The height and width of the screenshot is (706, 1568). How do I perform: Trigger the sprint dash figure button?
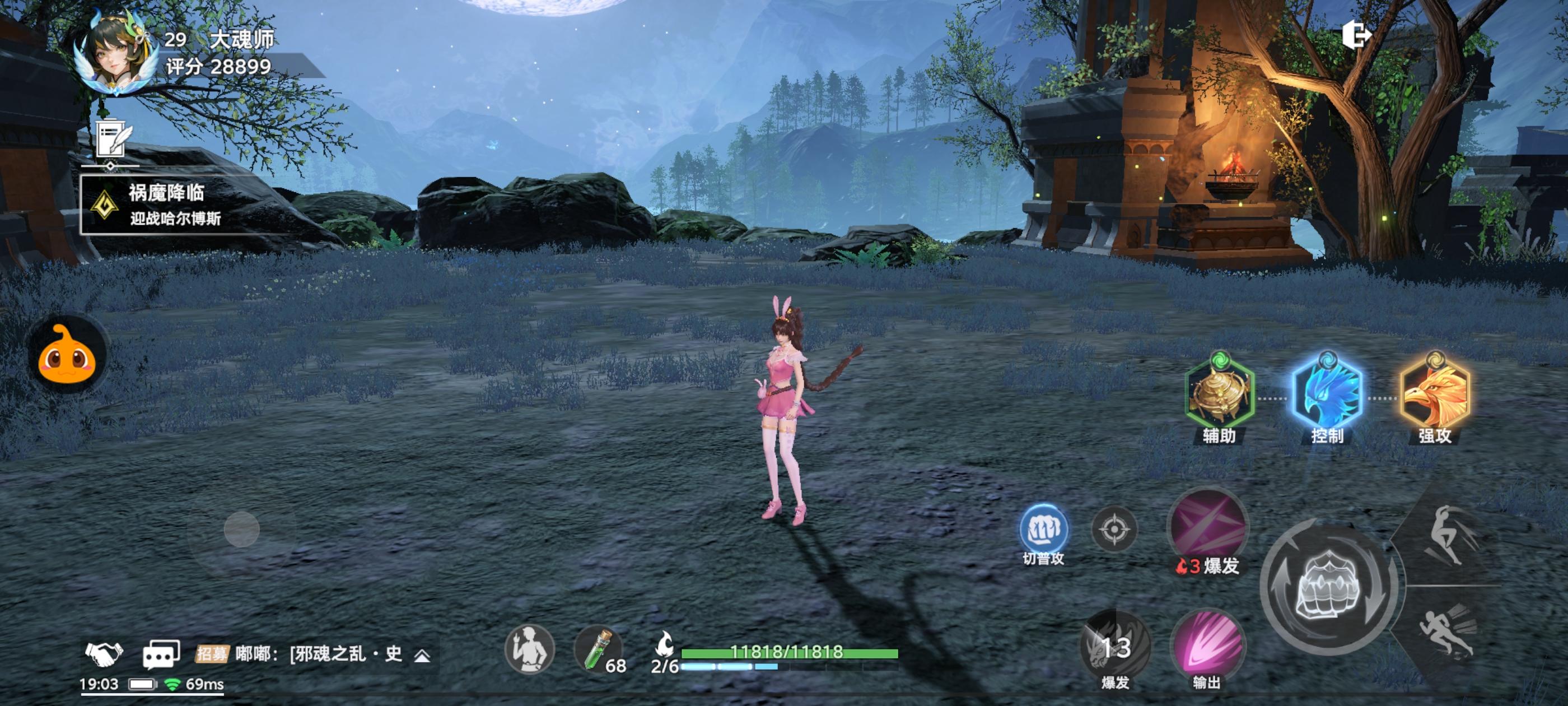point(1449,634)
